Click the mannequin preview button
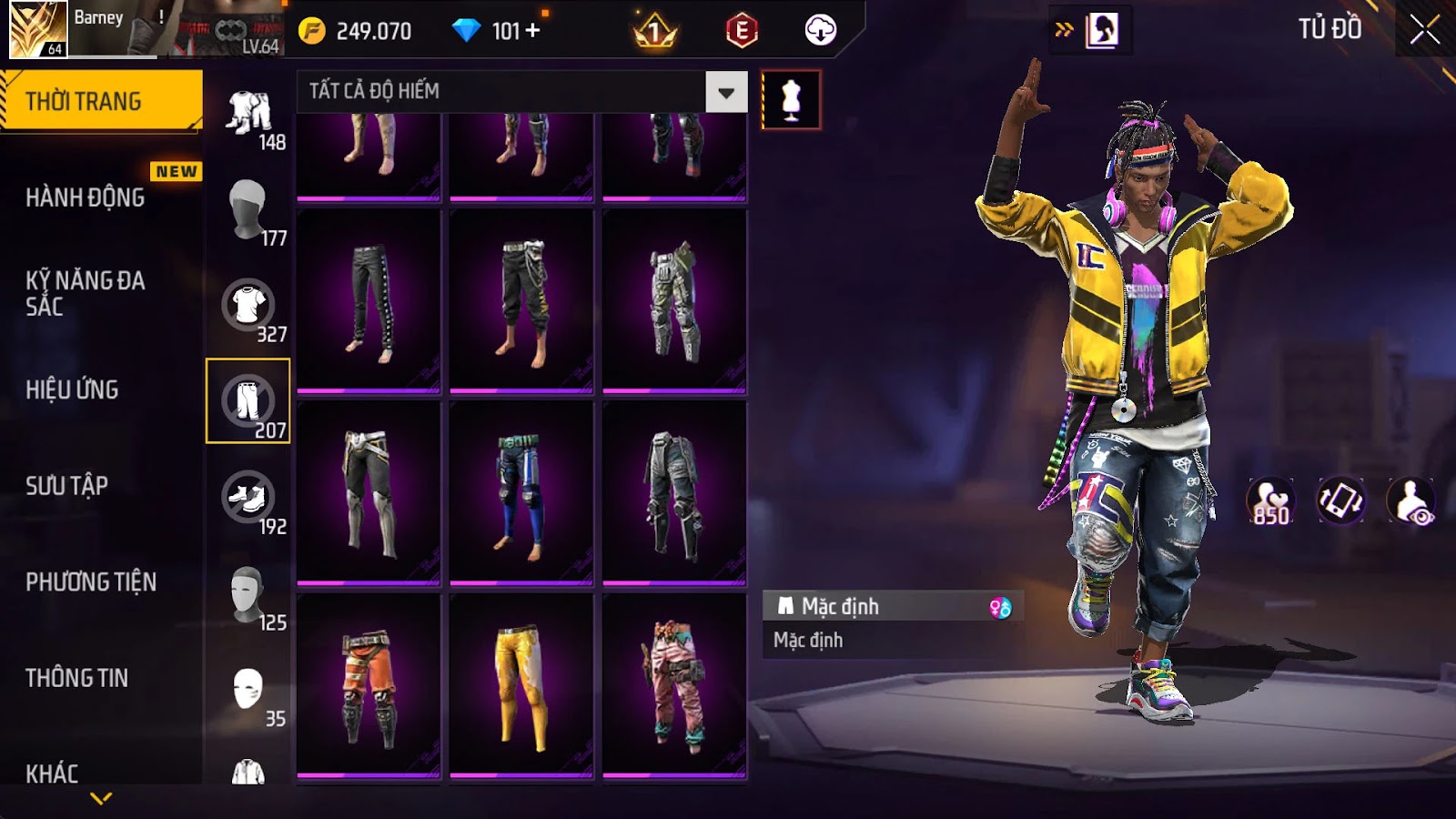Image resolution: width=1456 pixels, height=819 pixels. tap(791, 100)
